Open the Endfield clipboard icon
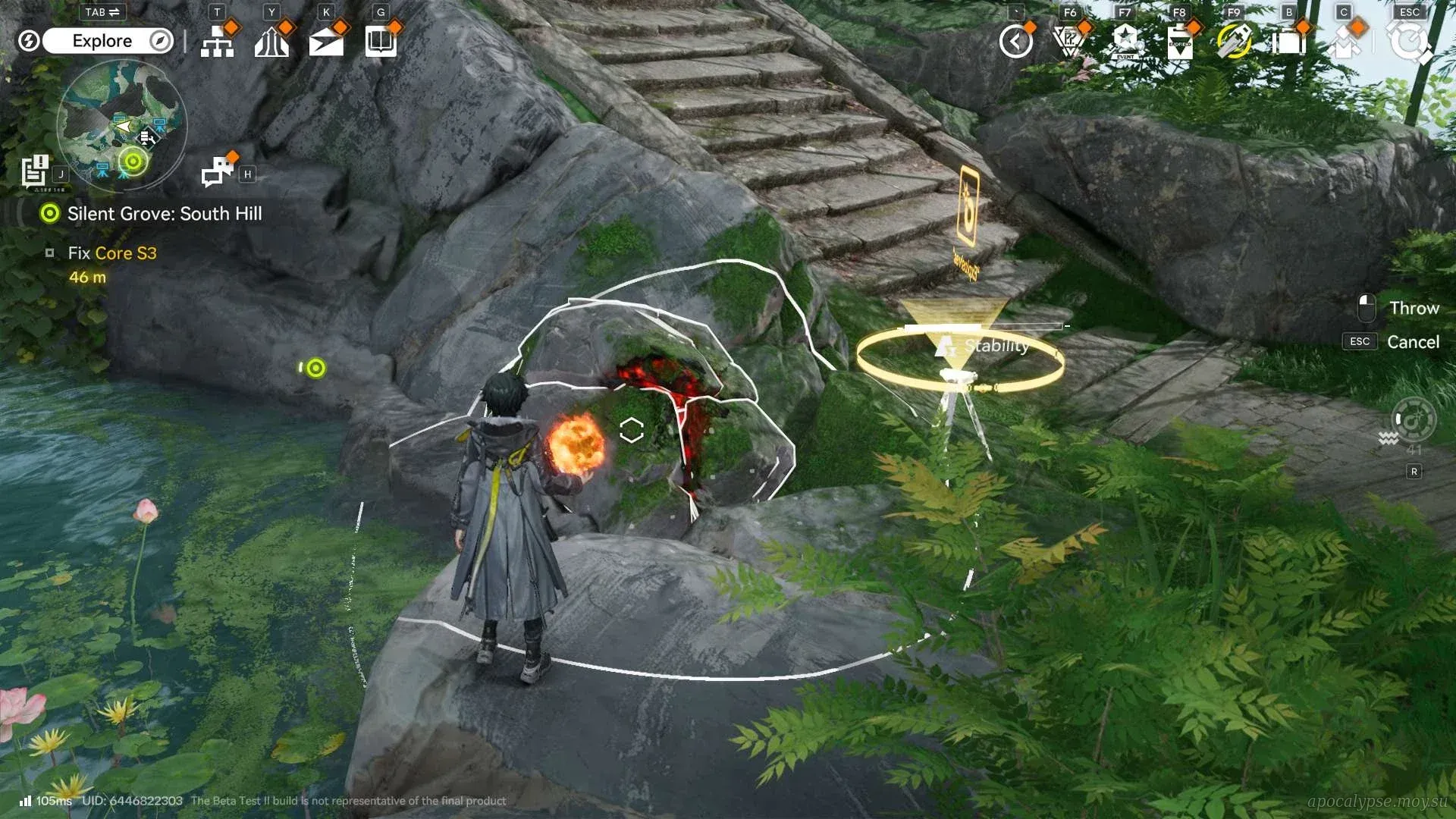1456x819 pixels. point(1179,42)
